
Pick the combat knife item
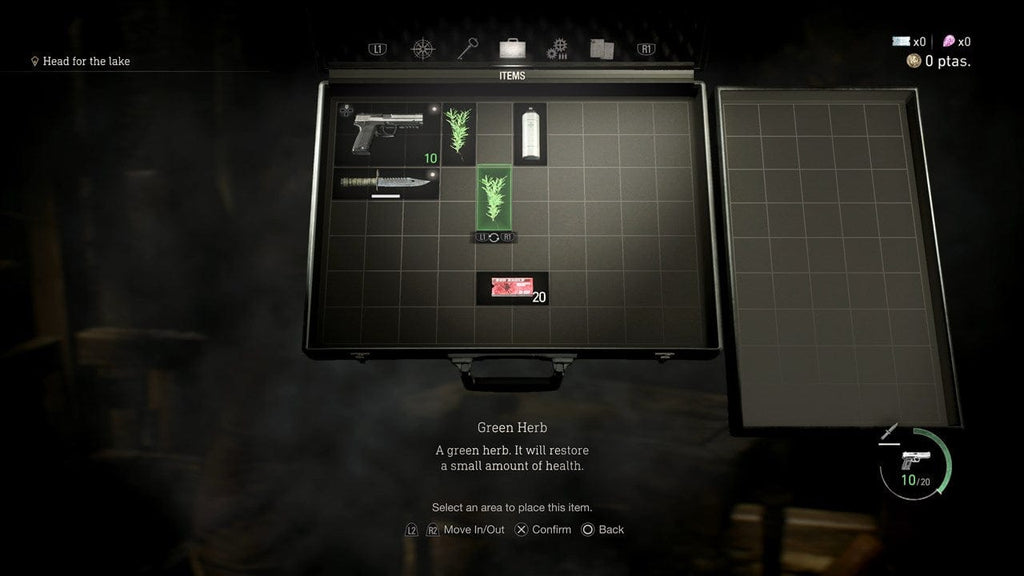387,183
